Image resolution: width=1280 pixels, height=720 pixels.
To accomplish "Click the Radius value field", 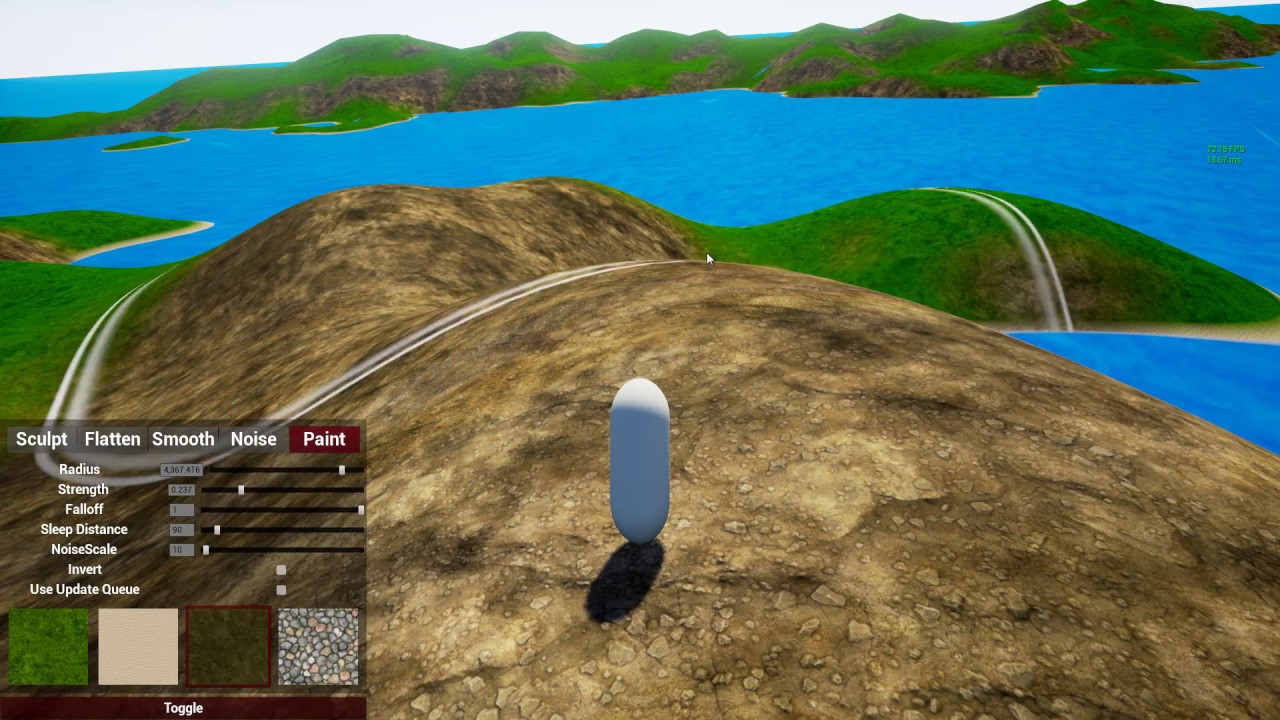I will (x=181, y=470).
